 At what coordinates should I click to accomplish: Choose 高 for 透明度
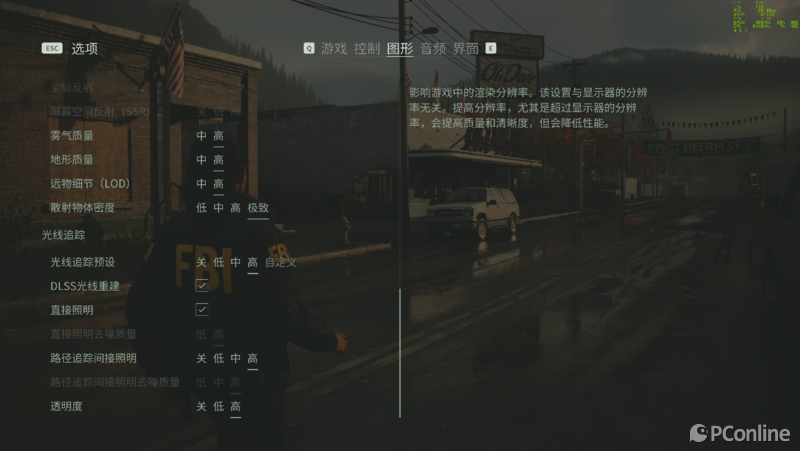point(235,406)
